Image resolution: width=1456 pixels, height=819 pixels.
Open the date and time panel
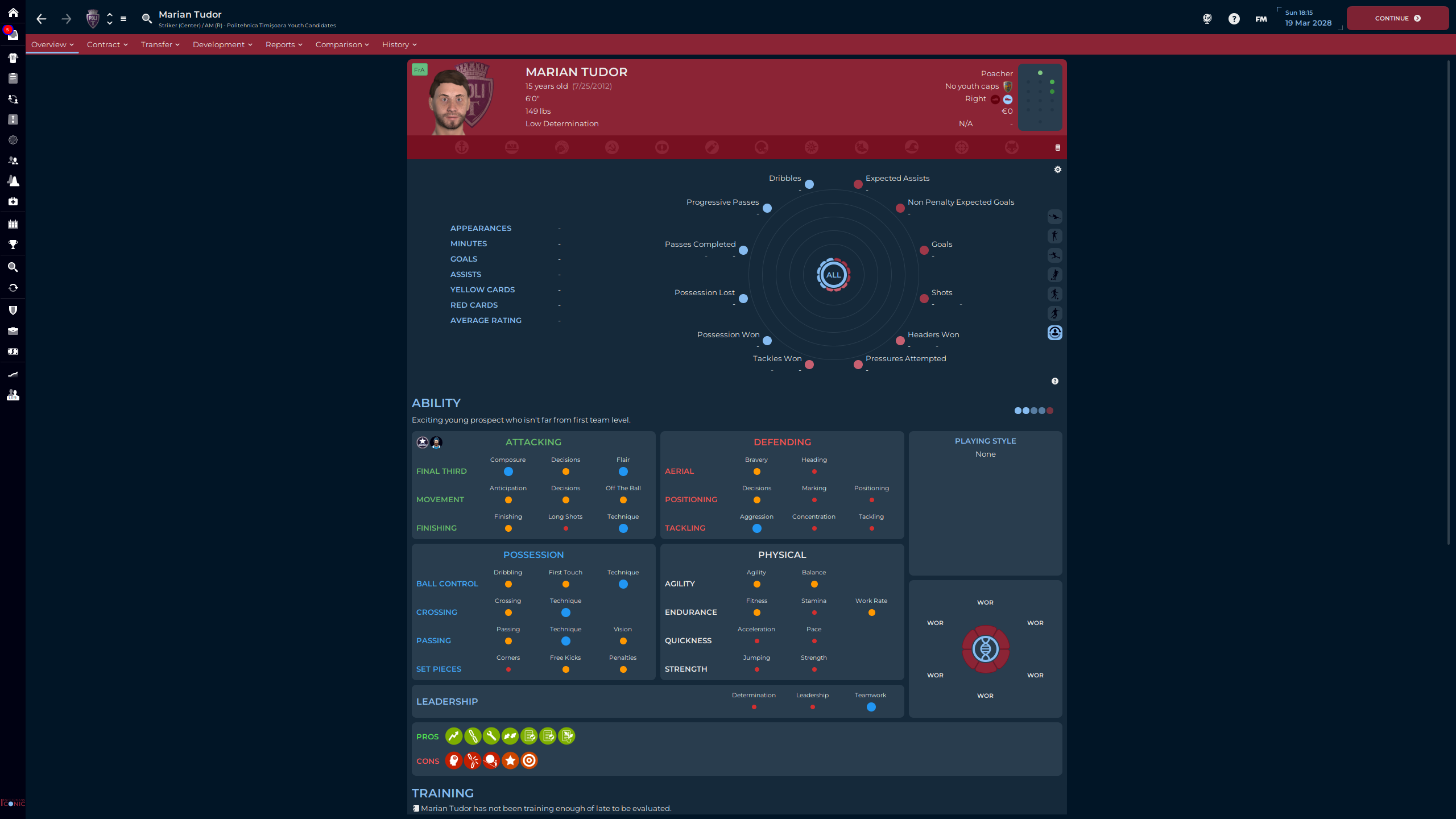(x=1308, y=18)
